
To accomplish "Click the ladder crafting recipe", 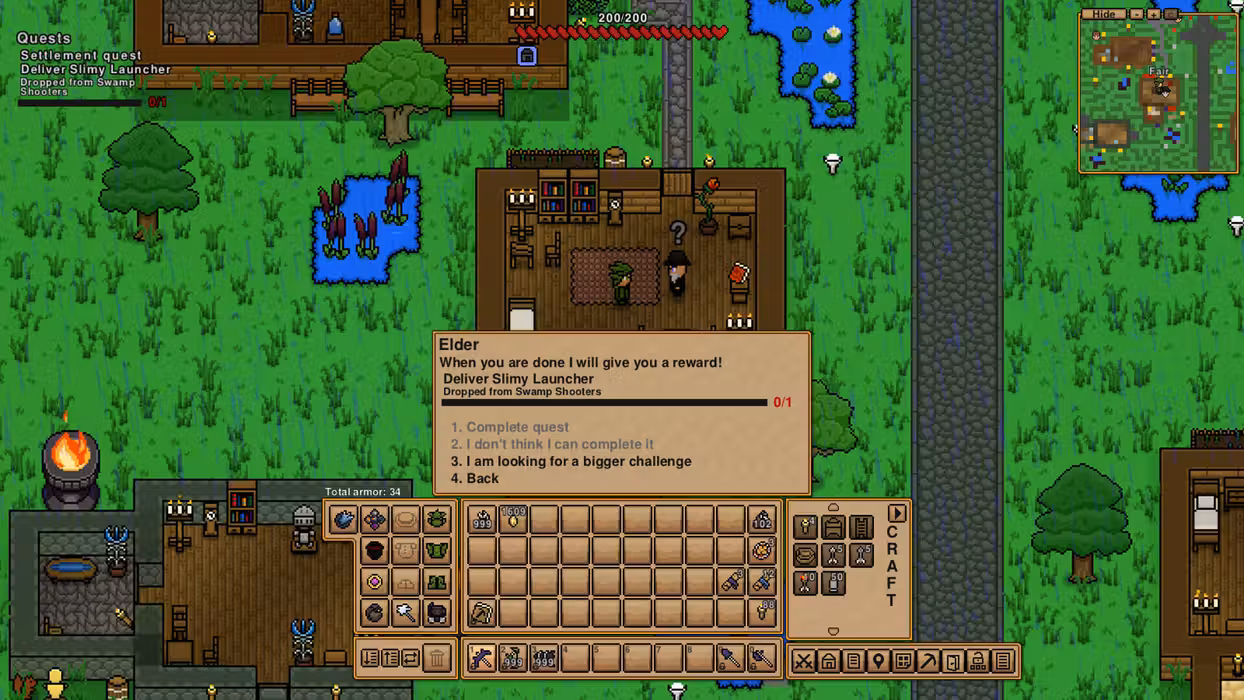I will point(861,526).
